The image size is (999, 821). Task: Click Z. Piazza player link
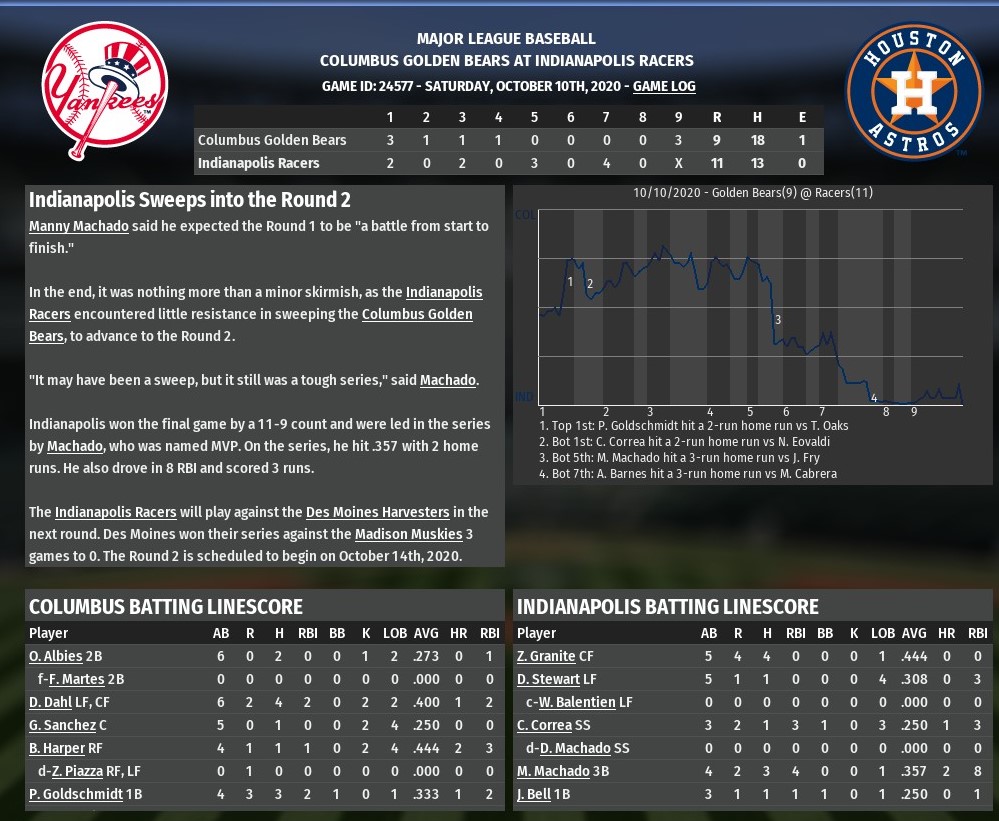[x=77, y=771]
